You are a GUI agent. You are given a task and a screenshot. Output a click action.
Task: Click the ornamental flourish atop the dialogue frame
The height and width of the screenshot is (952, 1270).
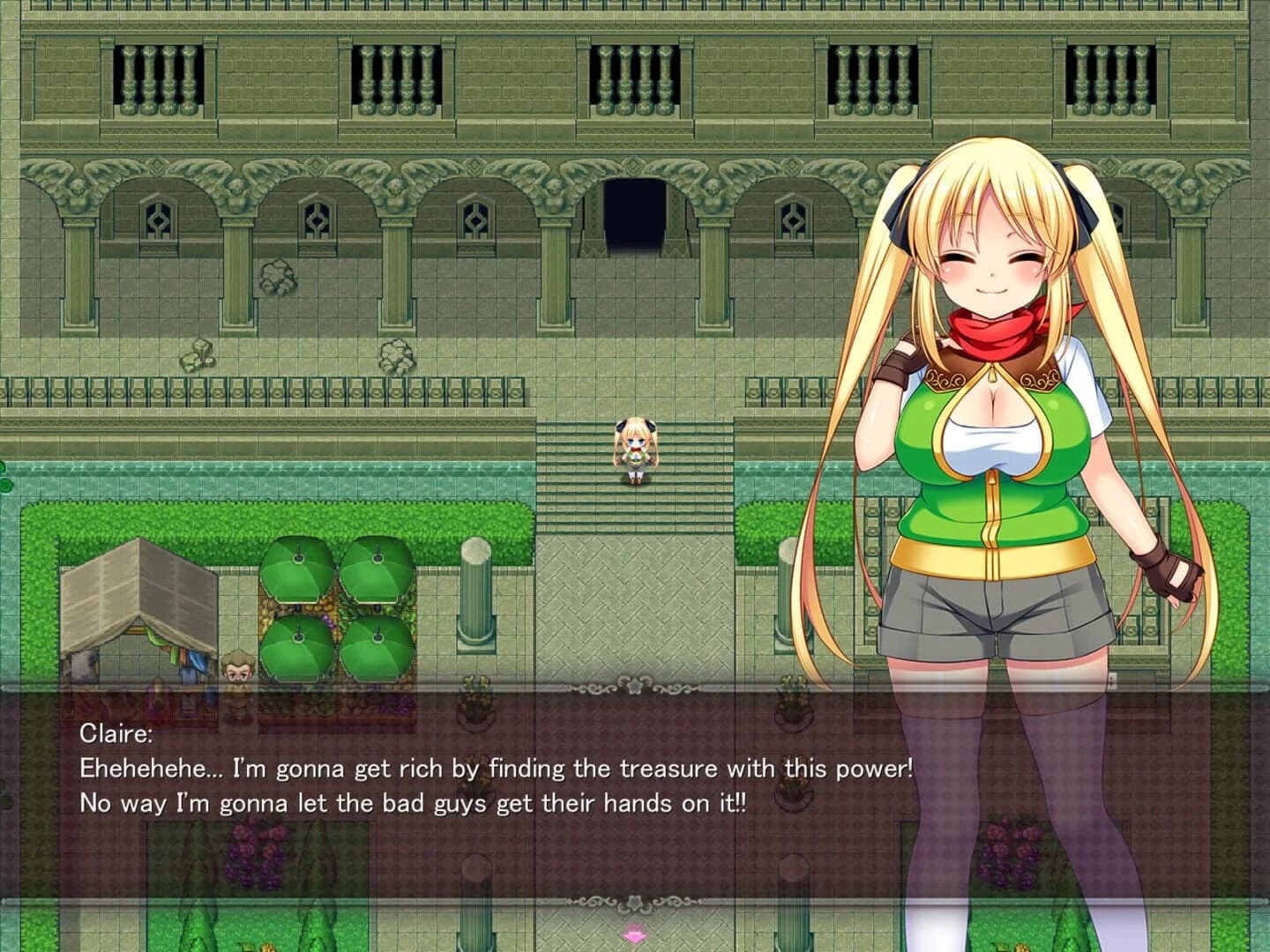tap(632, 686)
